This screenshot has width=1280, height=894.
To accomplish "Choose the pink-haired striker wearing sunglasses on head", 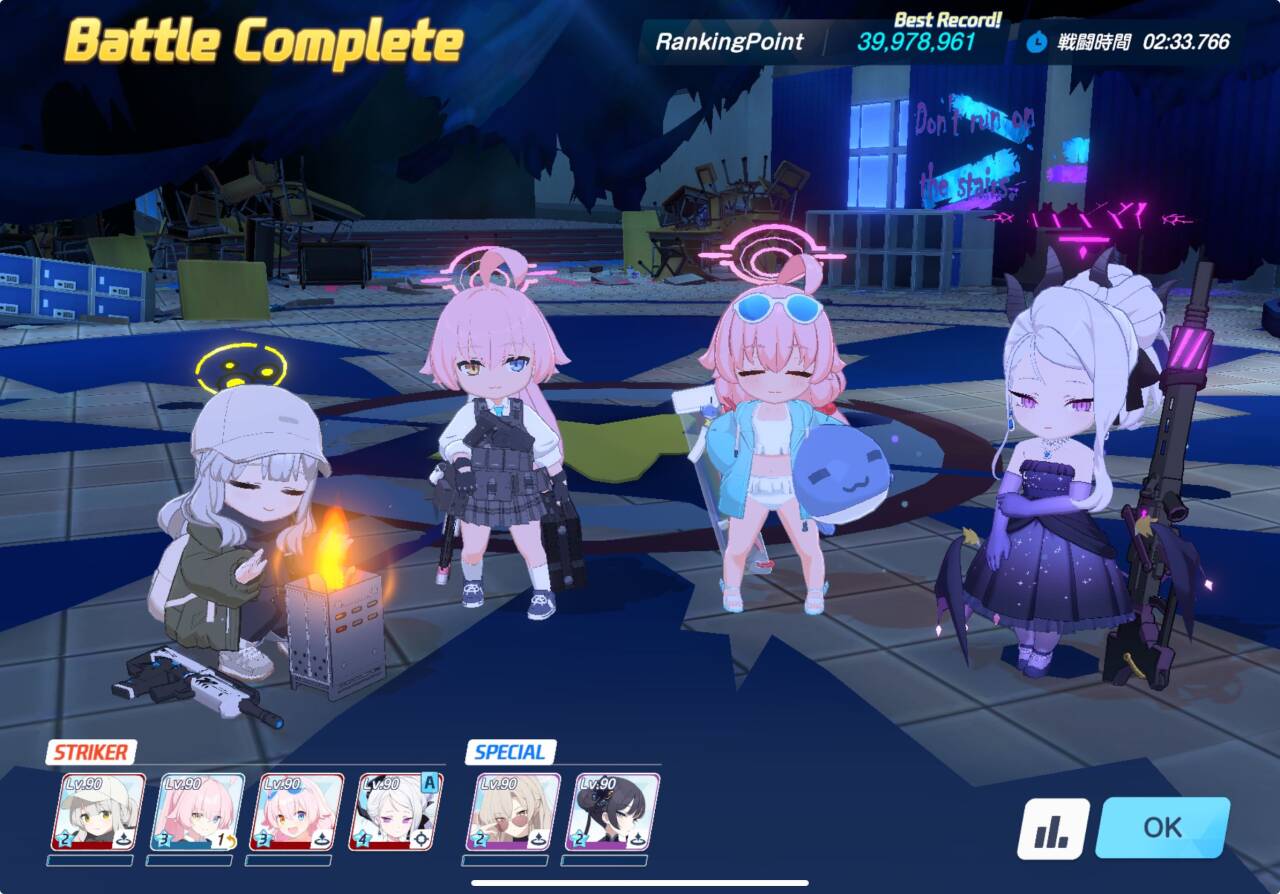I will pos(296,812).
